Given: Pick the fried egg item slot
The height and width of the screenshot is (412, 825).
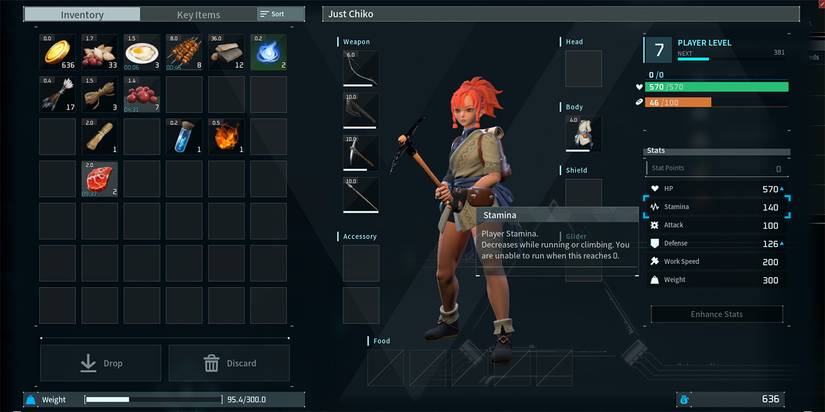Looking at the screenshot, I should pos(142,53).
